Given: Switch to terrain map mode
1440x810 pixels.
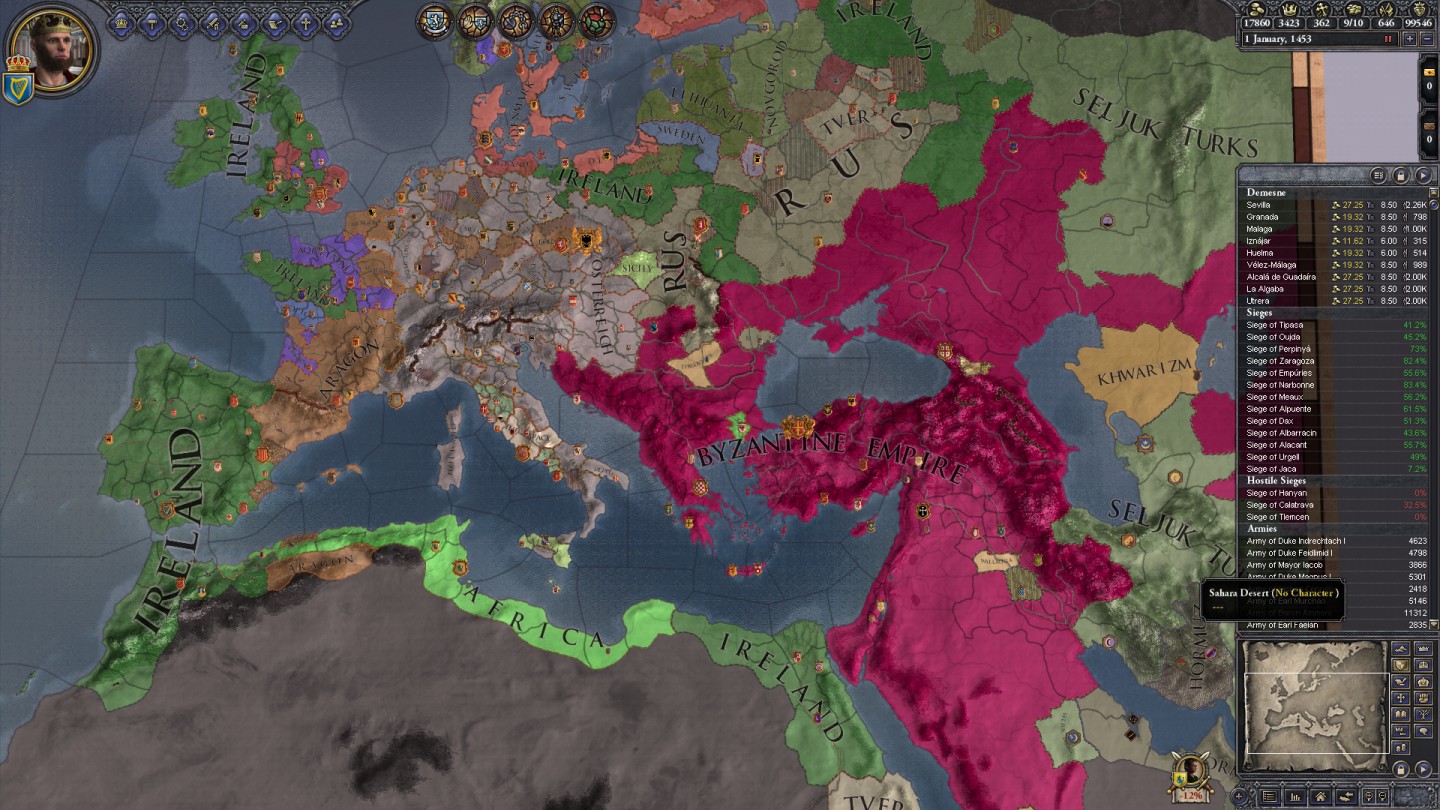Looking at the screenshot, I should click(1400, 648).
